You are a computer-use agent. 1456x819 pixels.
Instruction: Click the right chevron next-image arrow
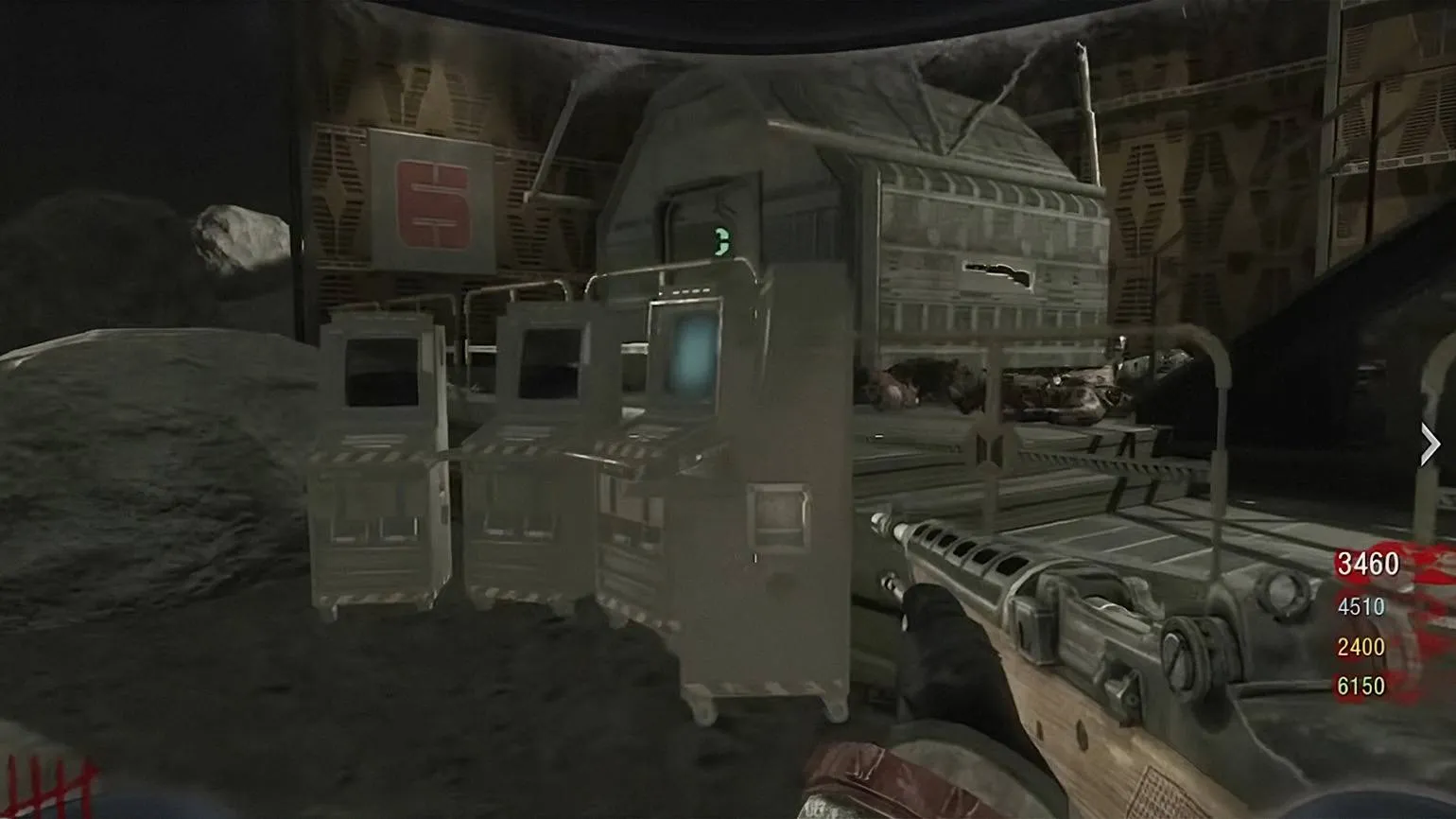(x=1429, y=444)
